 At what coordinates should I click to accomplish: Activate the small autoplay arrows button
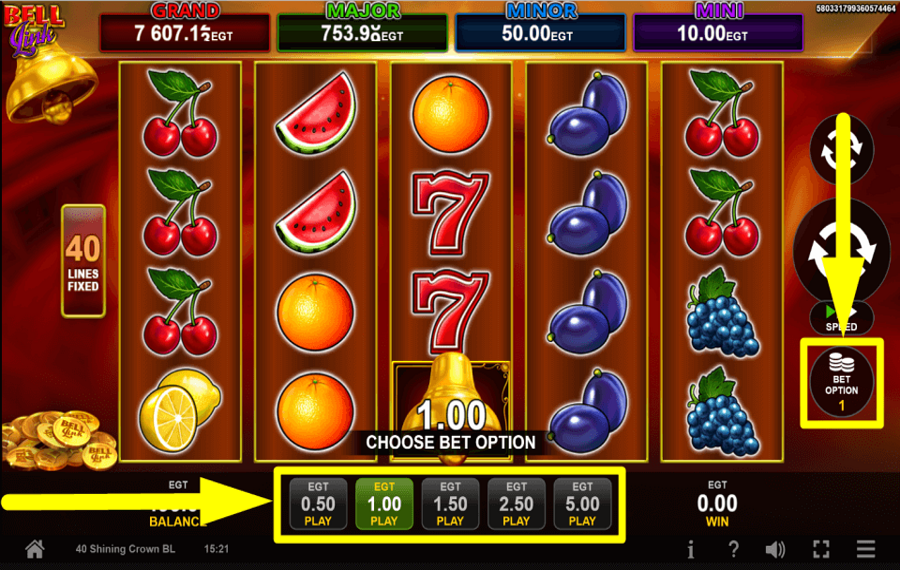(841, 150)
